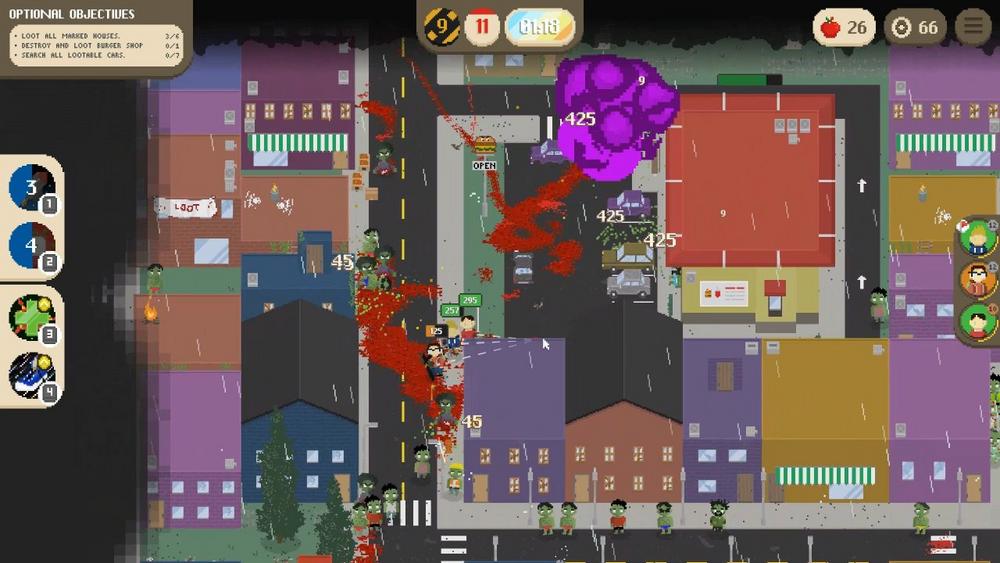The height and width of the screenshot is (563, 1000).
Task: Open the hamburger menu button
Action: (972, 27)
